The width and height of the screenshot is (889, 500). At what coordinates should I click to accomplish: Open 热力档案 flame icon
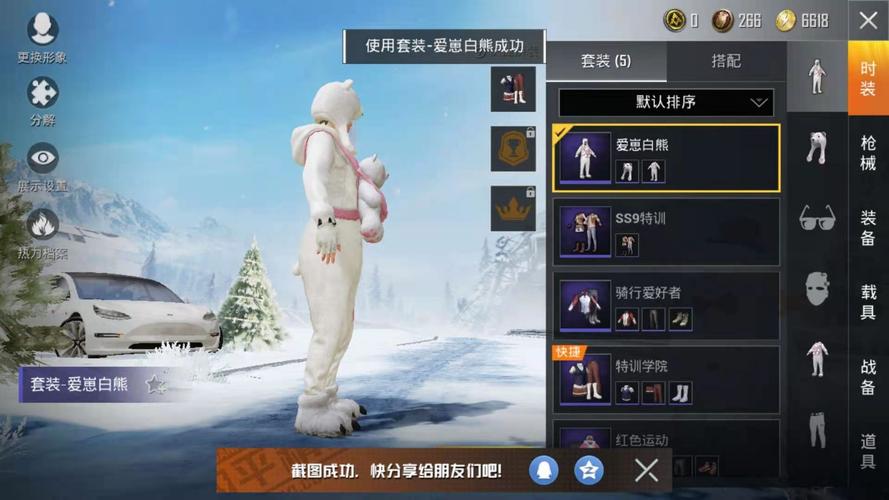click(42, 231)
